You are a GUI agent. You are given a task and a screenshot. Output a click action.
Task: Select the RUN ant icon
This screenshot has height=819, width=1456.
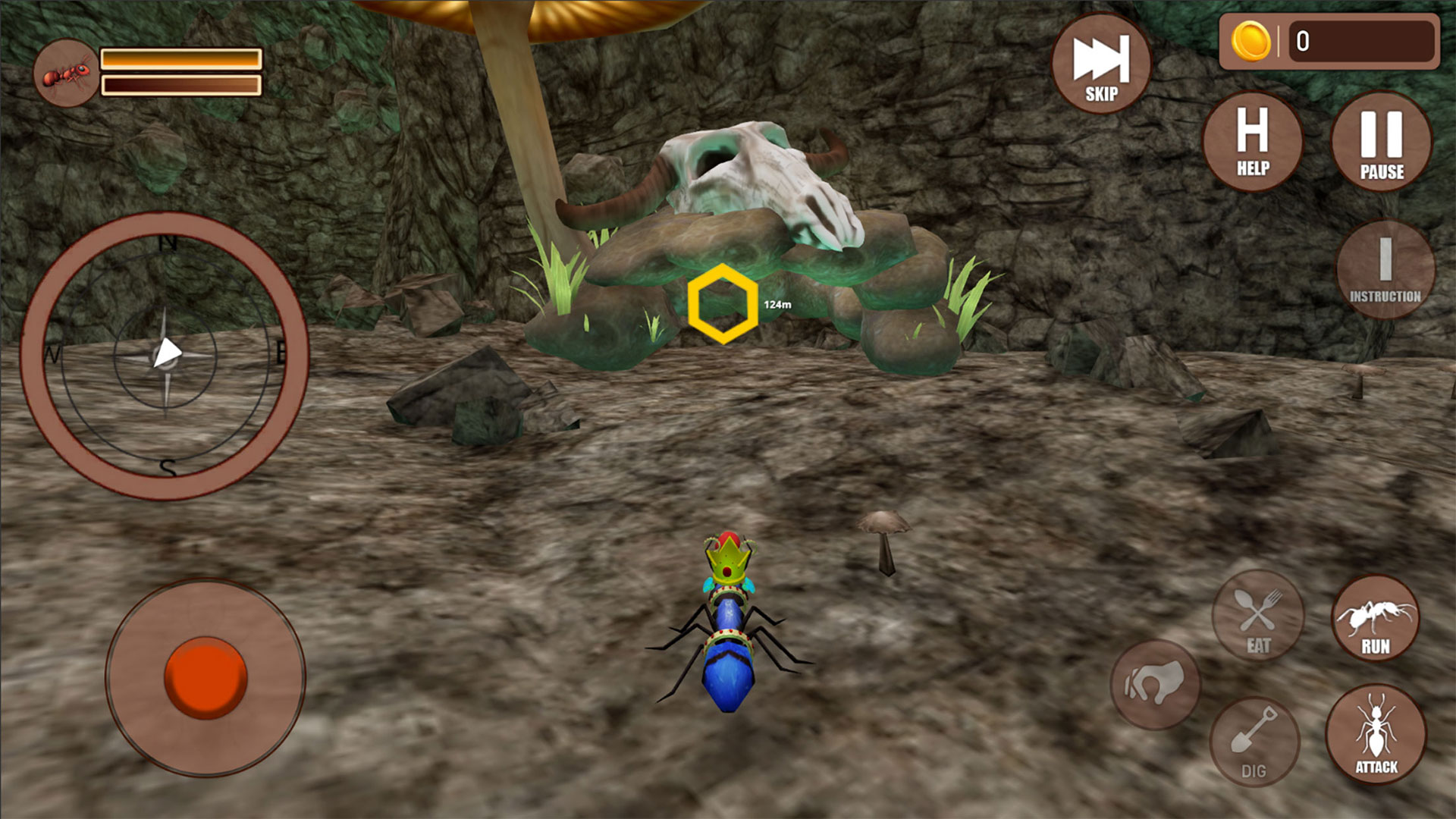[1376, 618]
